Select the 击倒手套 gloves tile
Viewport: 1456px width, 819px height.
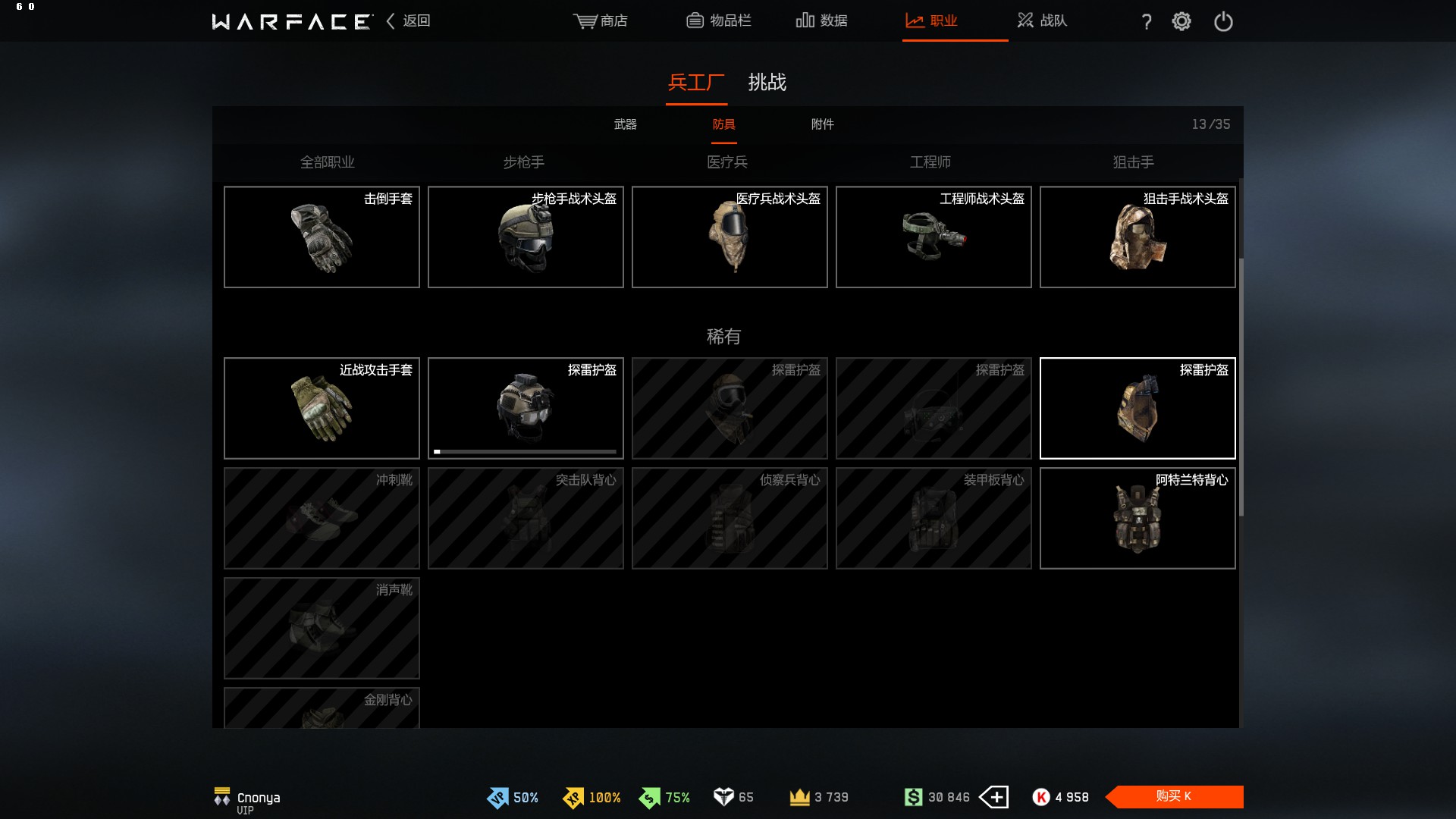(322, 237)
